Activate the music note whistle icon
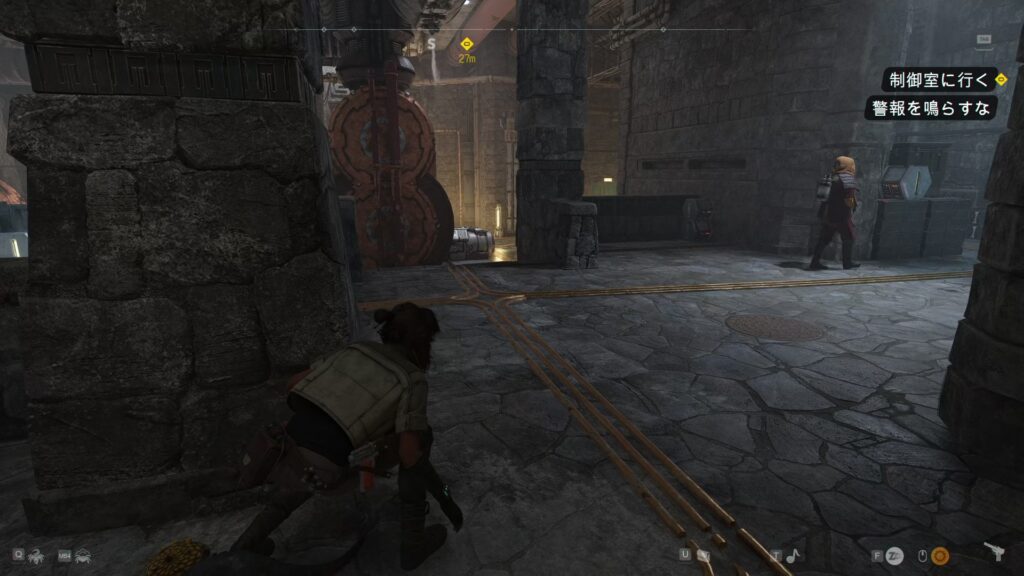Screen dimensions: 1024x576 791,555
